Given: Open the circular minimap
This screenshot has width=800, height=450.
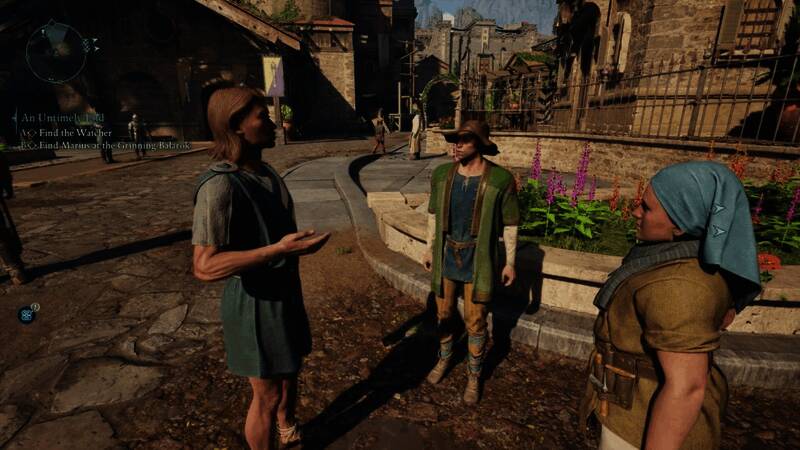Looking at the screenshot, I should pos(56,52).
